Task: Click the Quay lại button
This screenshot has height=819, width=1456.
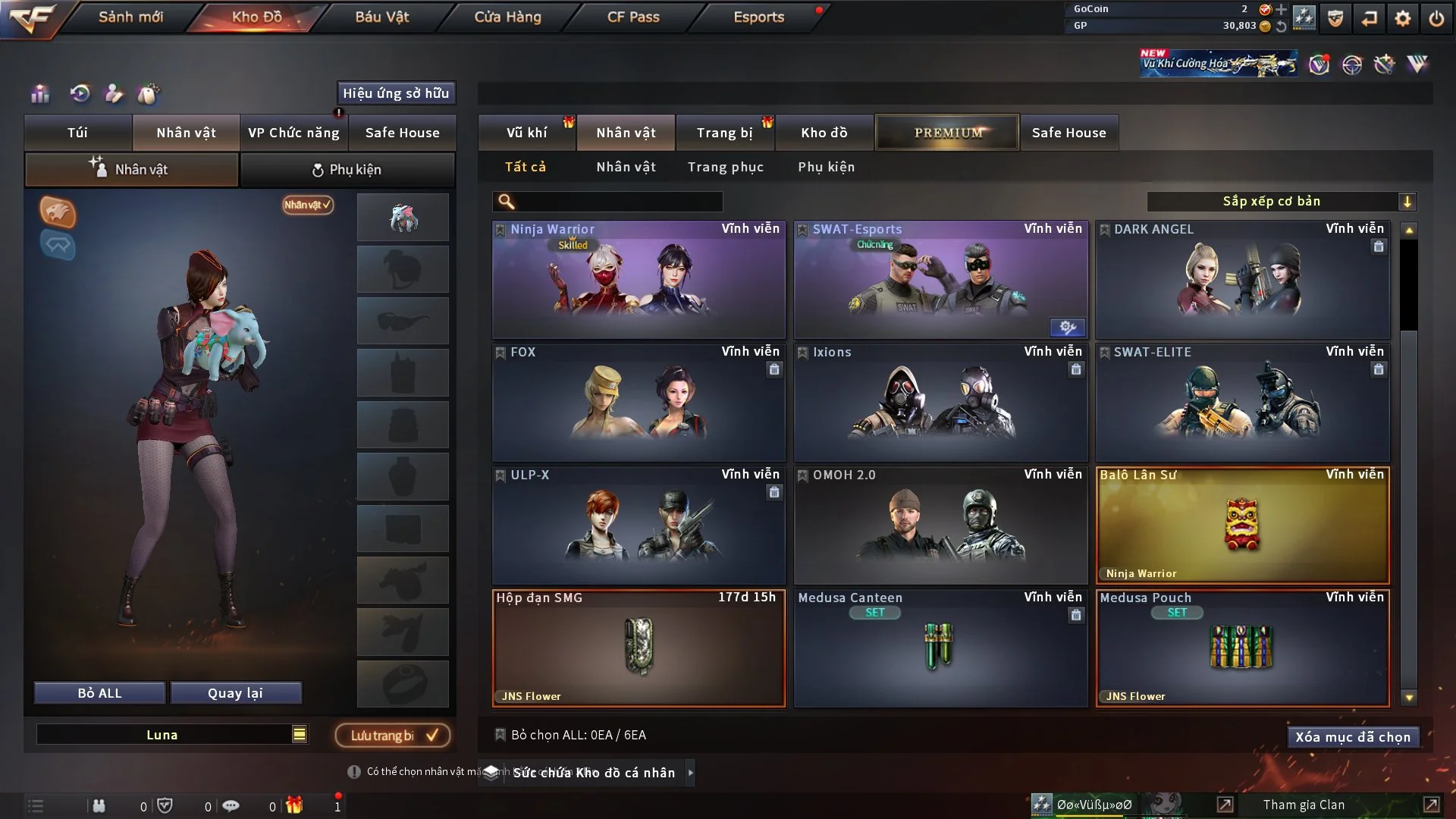Action: (x=235, y=693)
